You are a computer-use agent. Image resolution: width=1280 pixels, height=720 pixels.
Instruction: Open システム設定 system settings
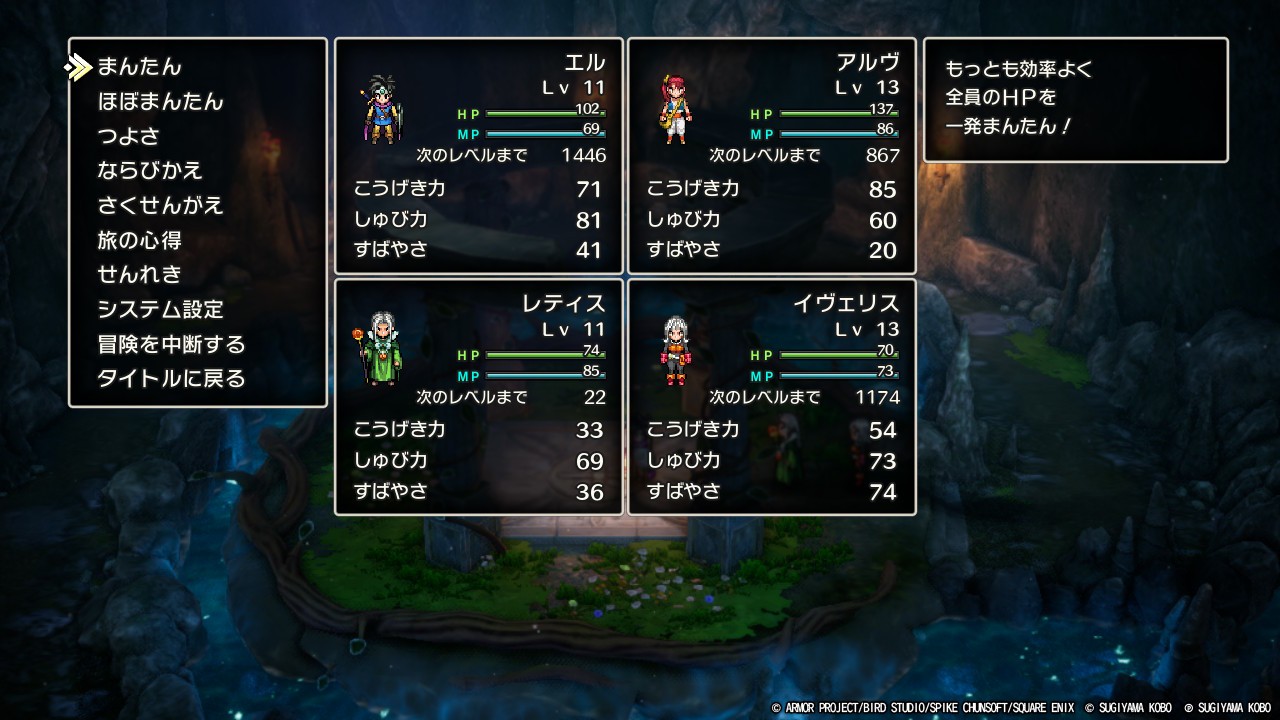(160, 309)
